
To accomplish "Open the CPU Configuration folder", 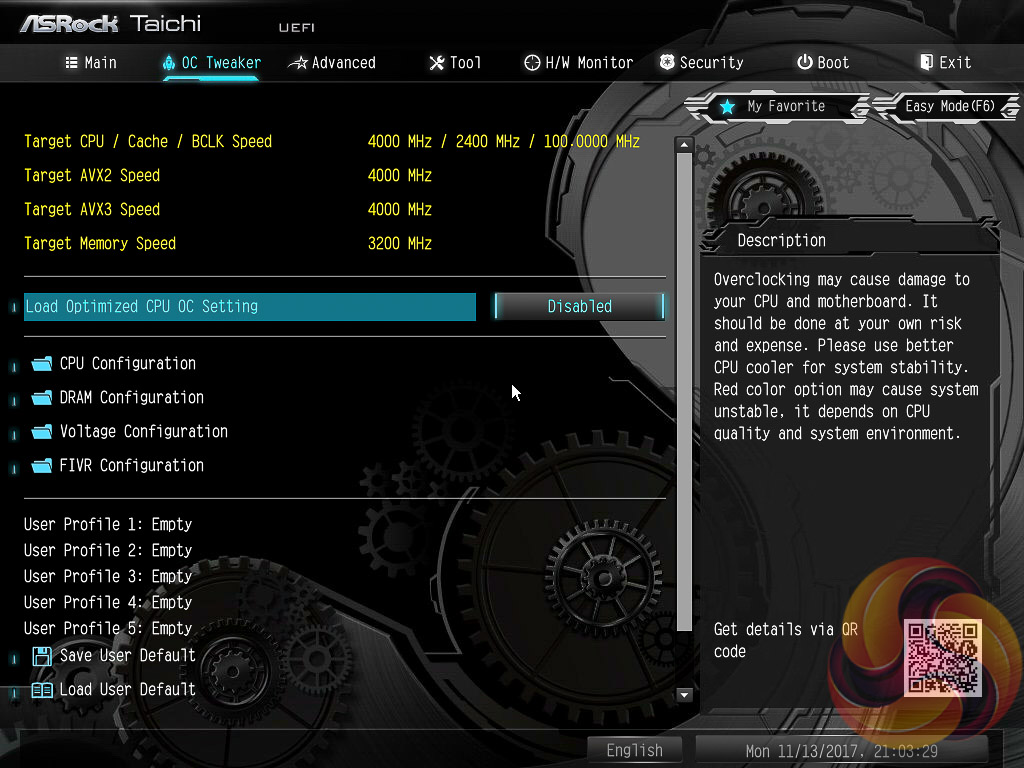I will click(127, 364).
